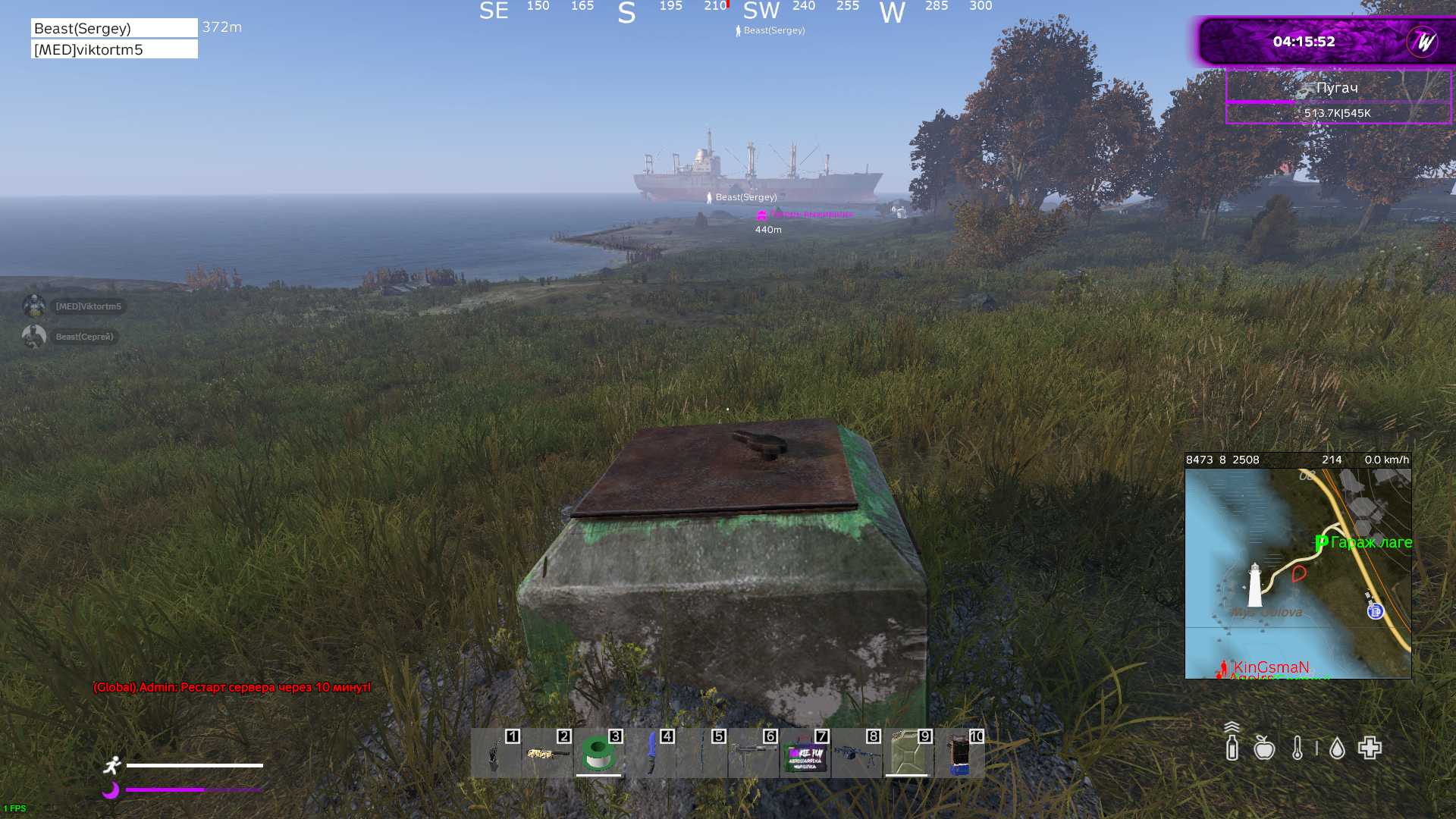Open the minimap
Viewport: 1456px width, 819px height.
click(x=1298, y=573)
